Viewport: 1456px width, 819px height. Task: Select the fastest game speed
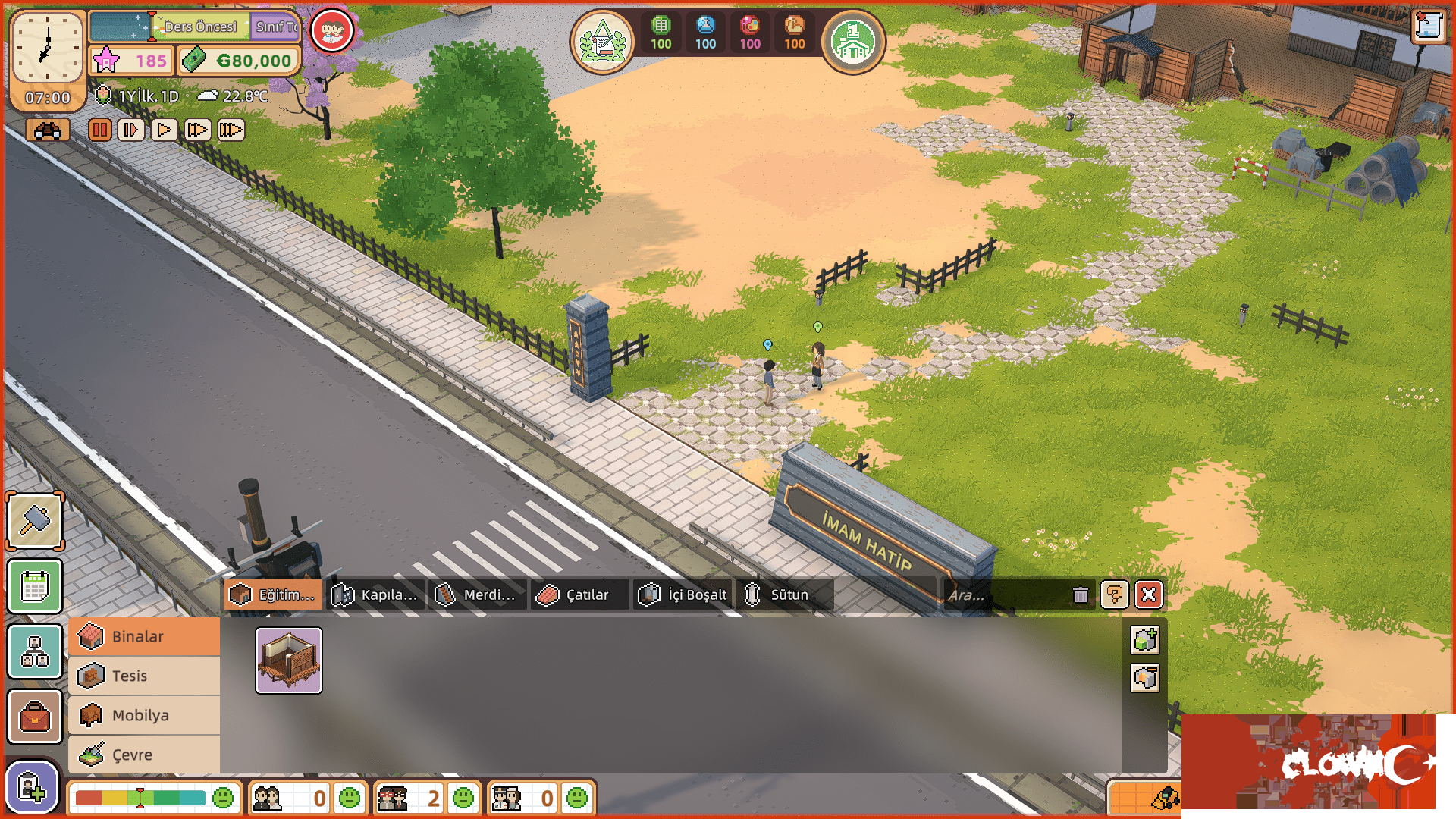(231, 130)
